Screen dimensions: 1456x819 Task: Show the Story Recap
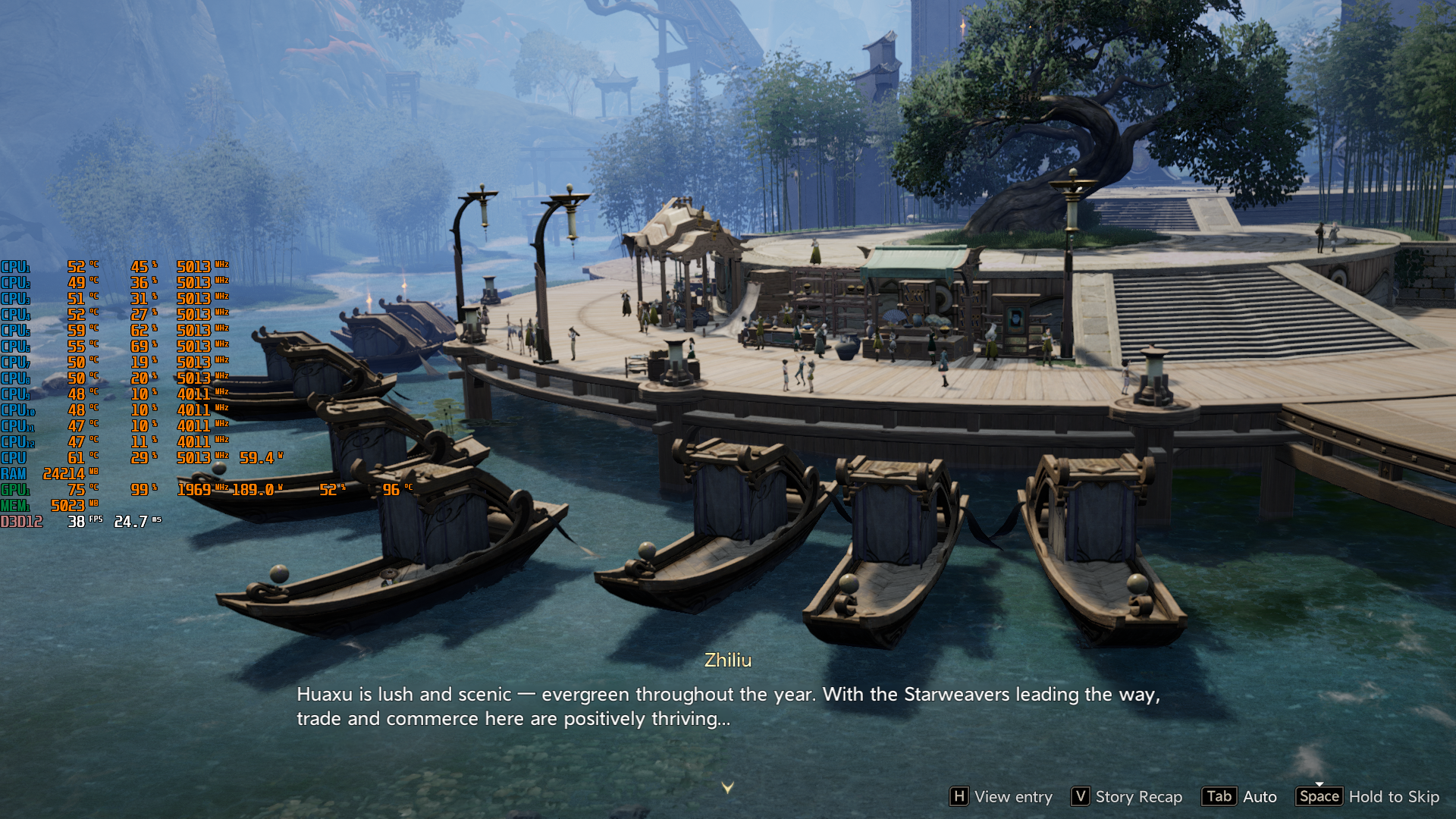click(x=1127, y=796)
